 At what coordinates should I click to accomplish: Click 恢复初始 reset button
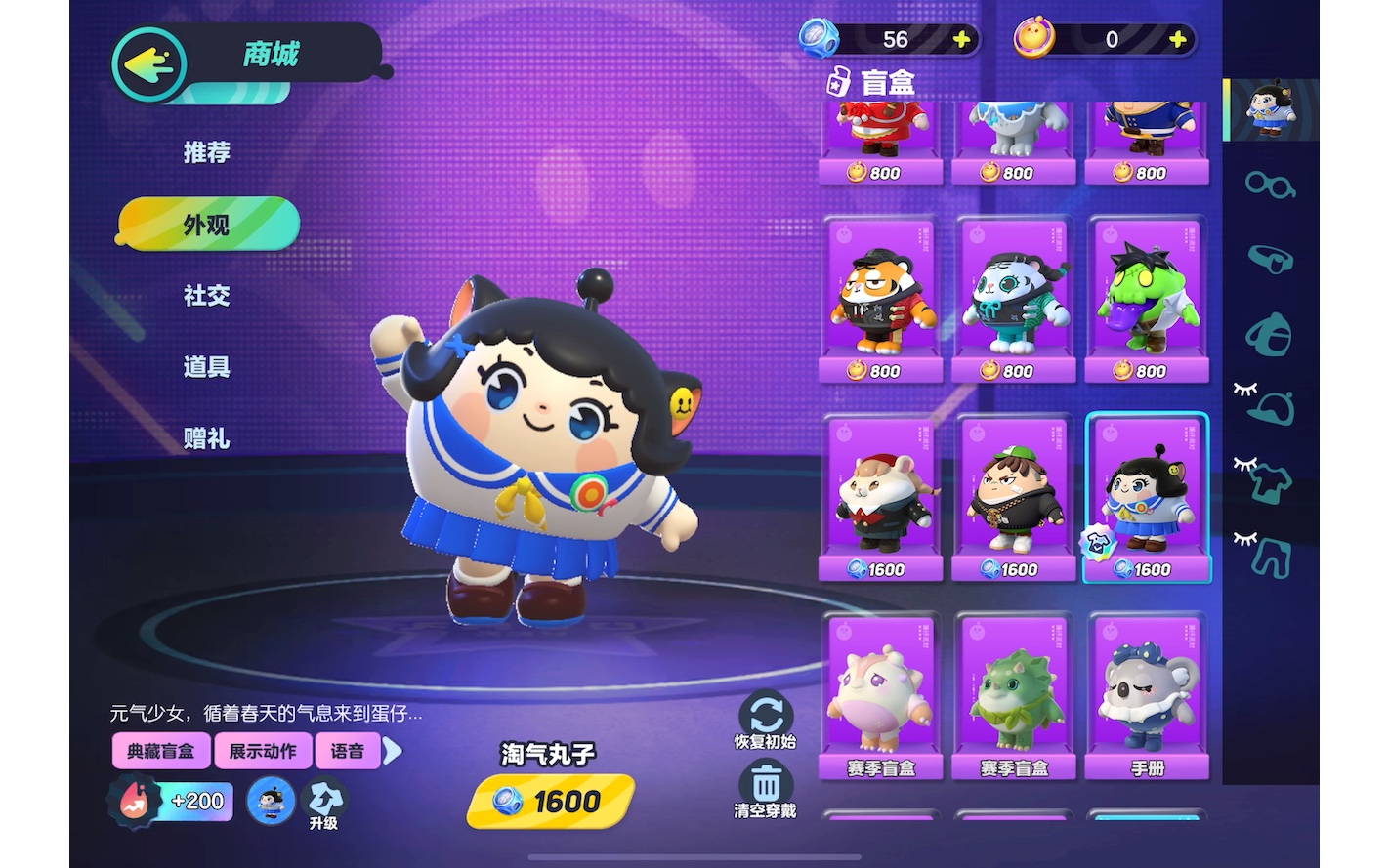click(x=765, y=721)
